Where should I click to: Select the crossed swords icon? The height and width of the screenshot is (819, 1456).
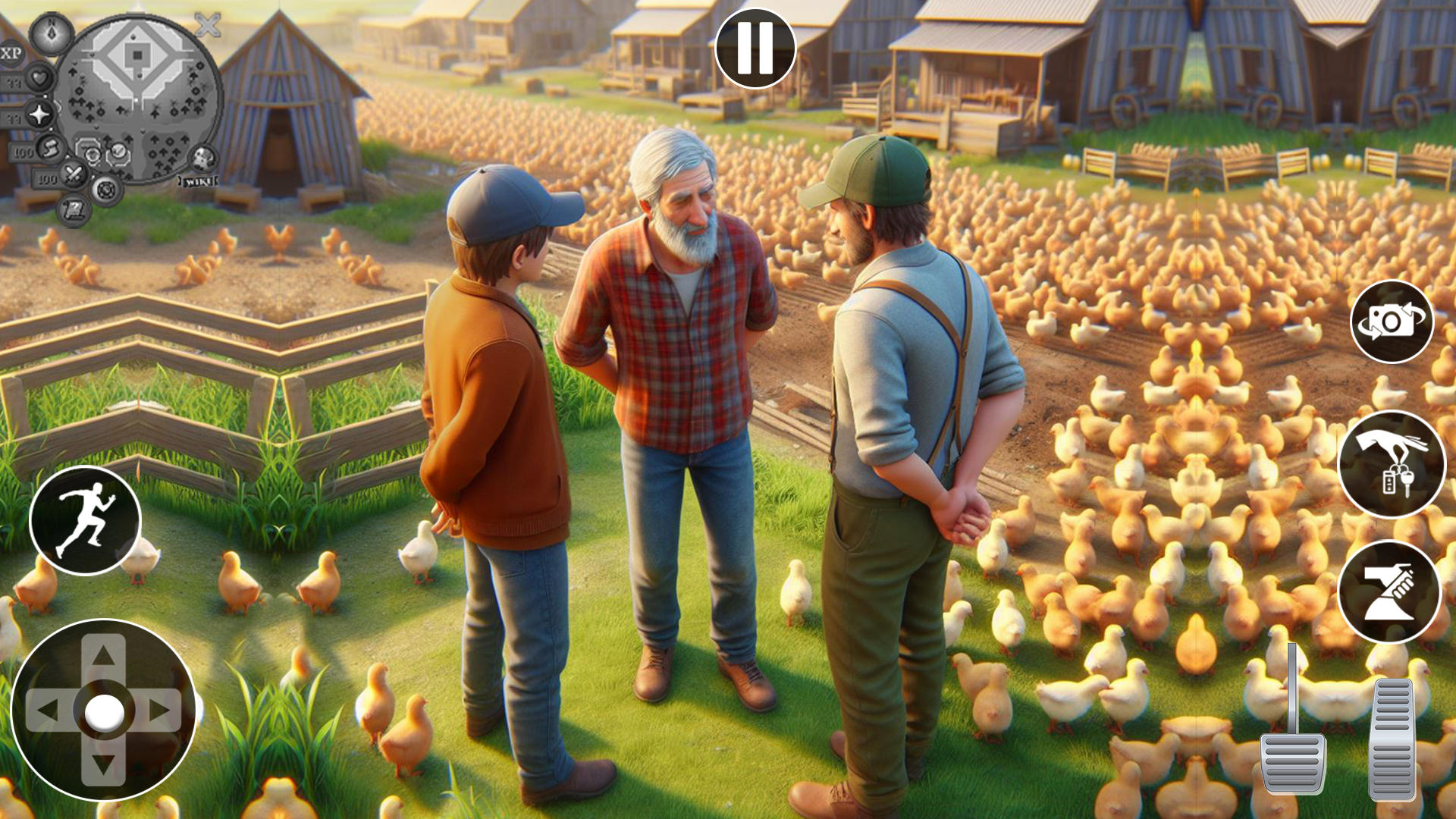tap(74, 174)
